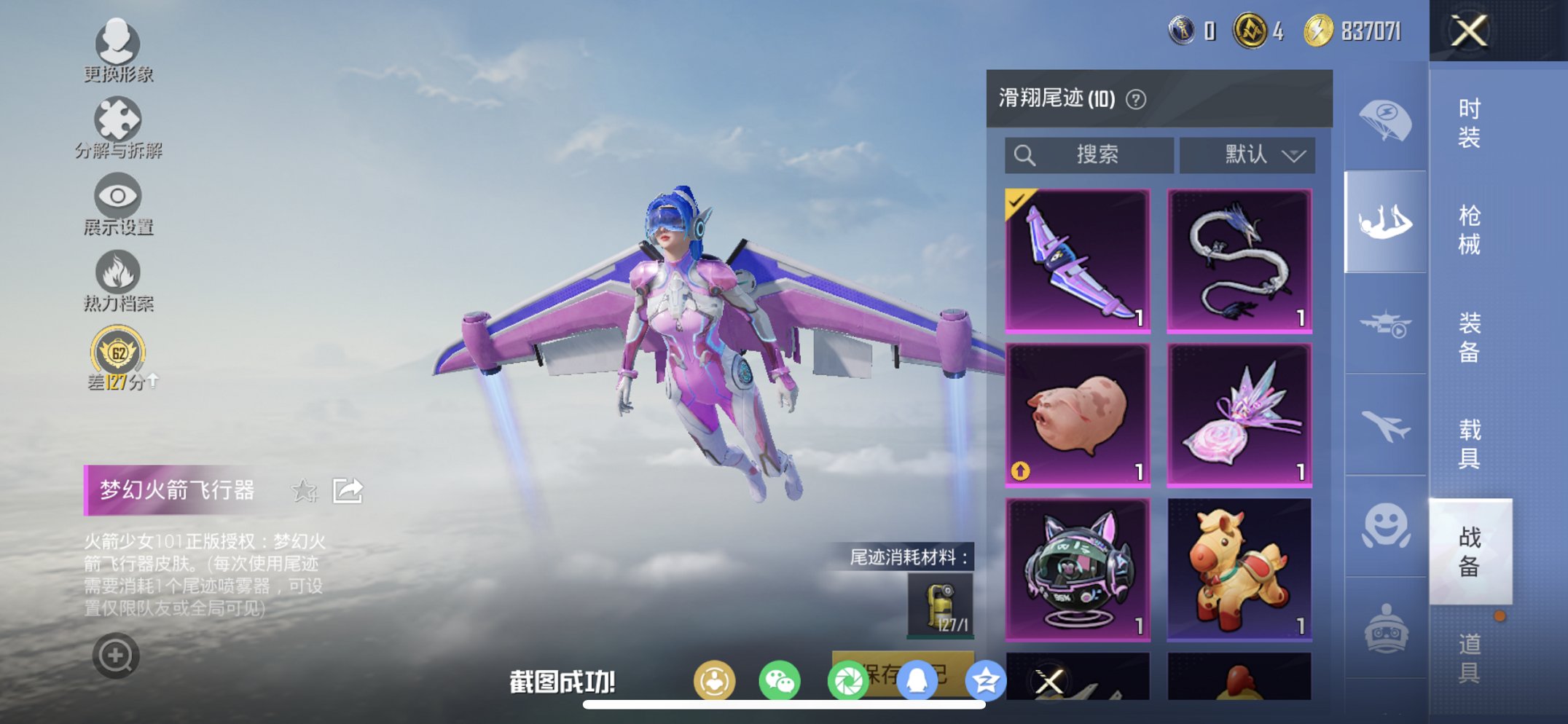Click the search magnifier in the search bar

pos(1025,154)
